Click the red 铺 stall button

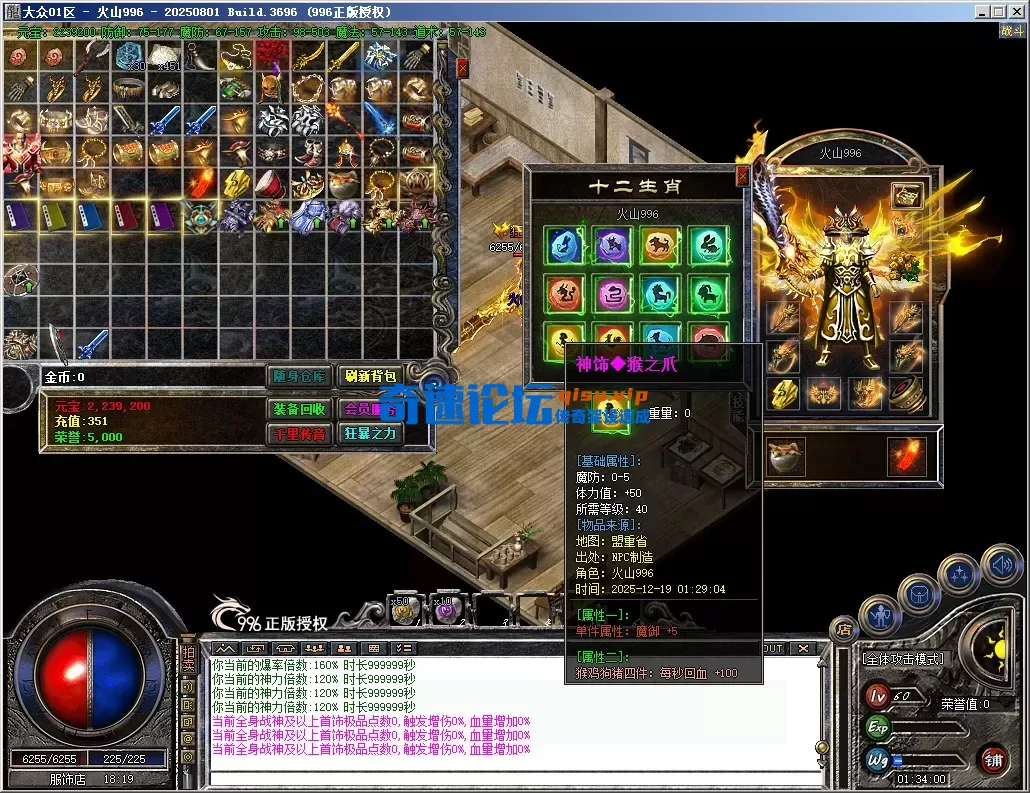[x=993, y=759]
